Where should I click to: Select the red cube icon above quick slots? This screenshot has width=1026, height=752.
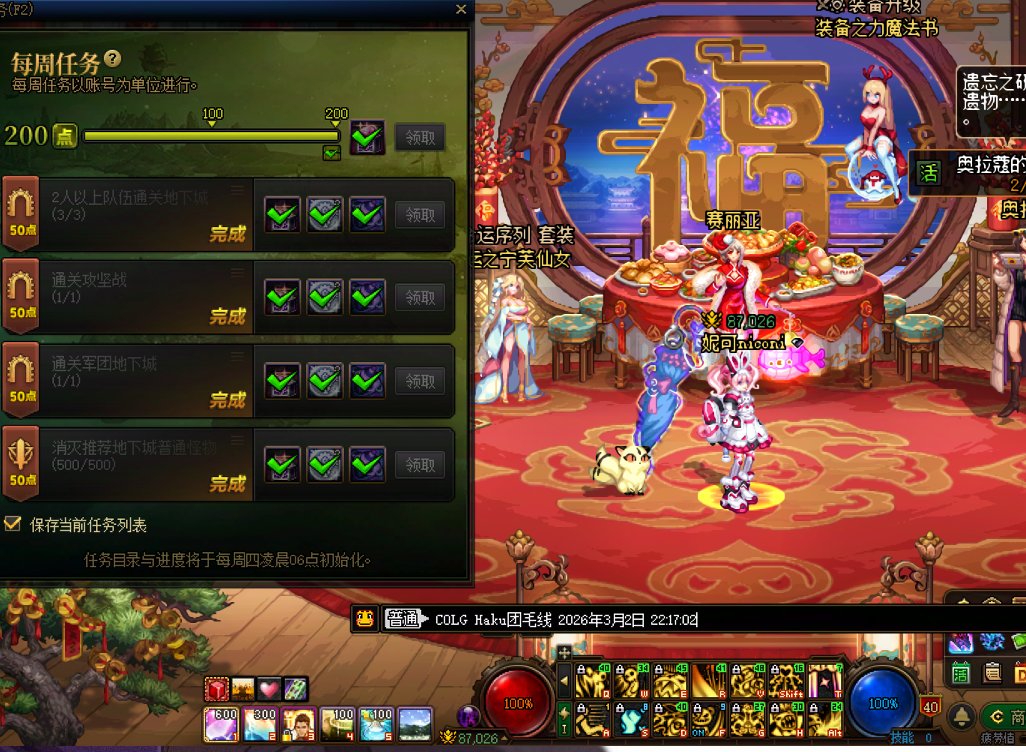tap(218, 689)
